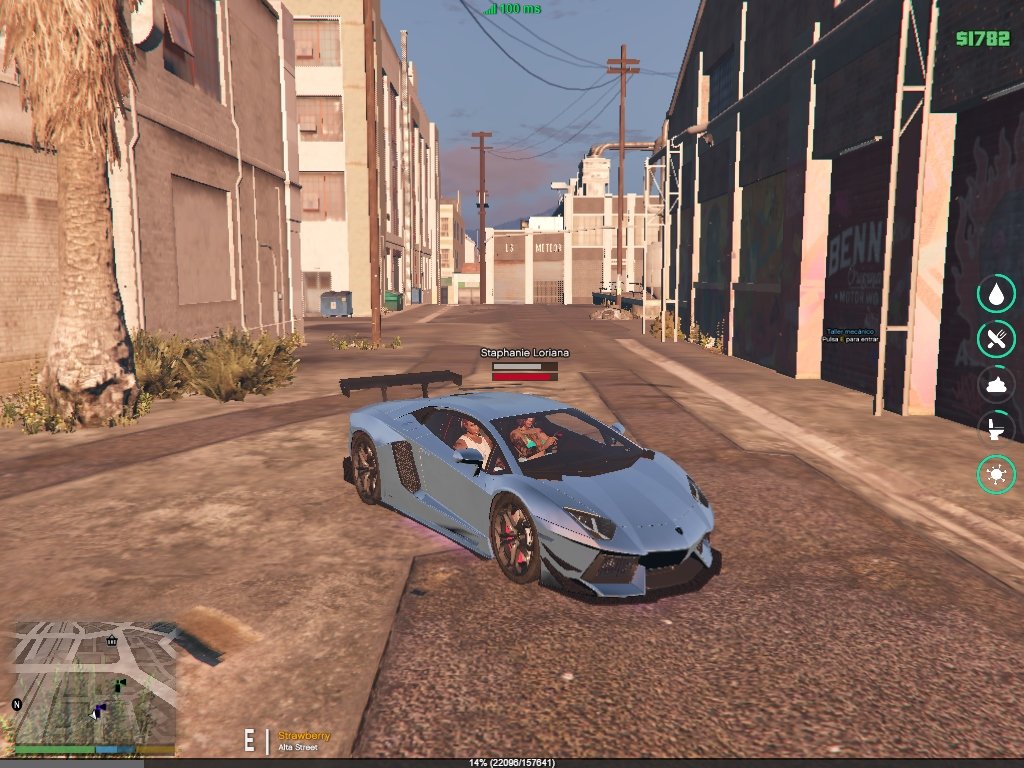The height and width of the screenshot is (768, 1024).
Task: Open the minimap
Action: point(94,682)
